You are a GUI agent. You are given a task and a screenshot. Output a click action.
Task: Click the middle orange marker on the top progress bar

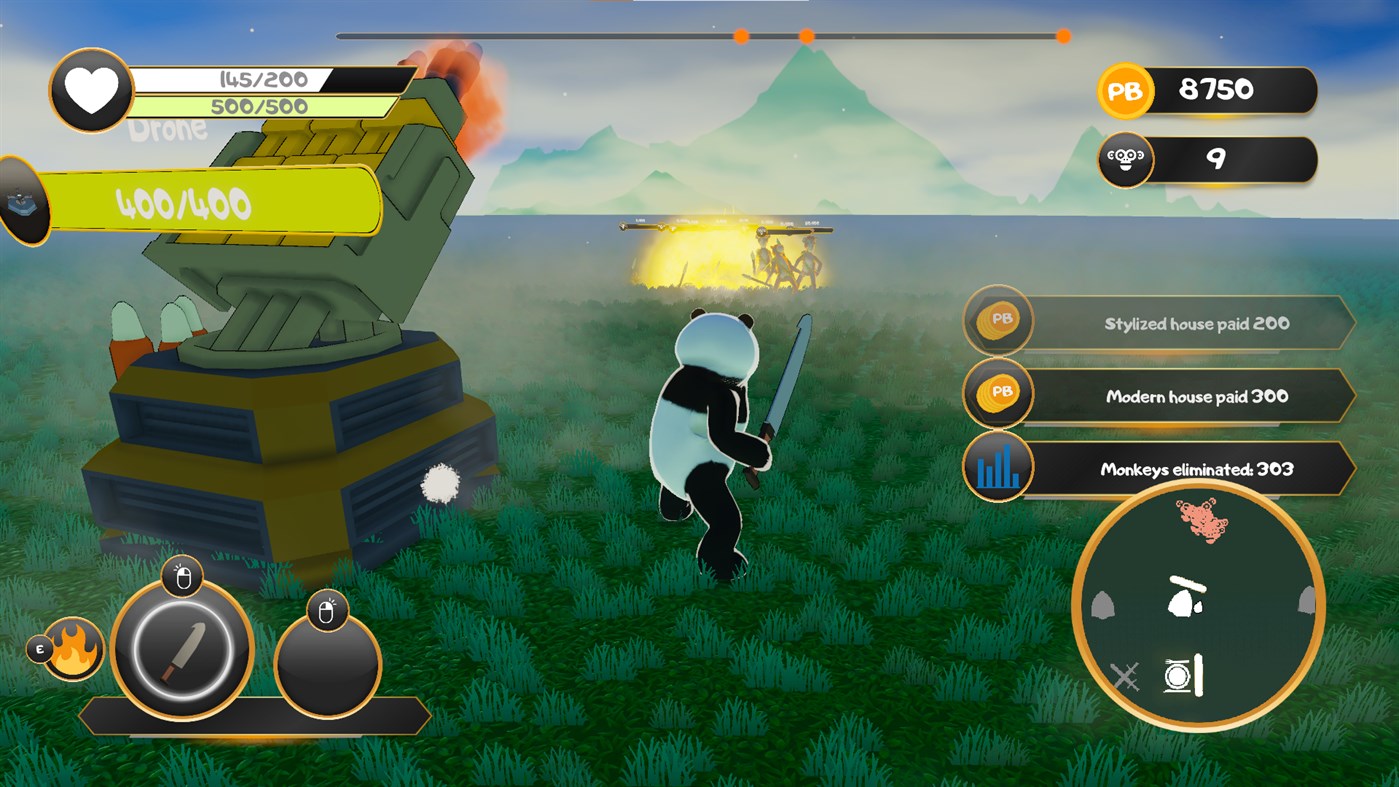click(x=805, y=35)
